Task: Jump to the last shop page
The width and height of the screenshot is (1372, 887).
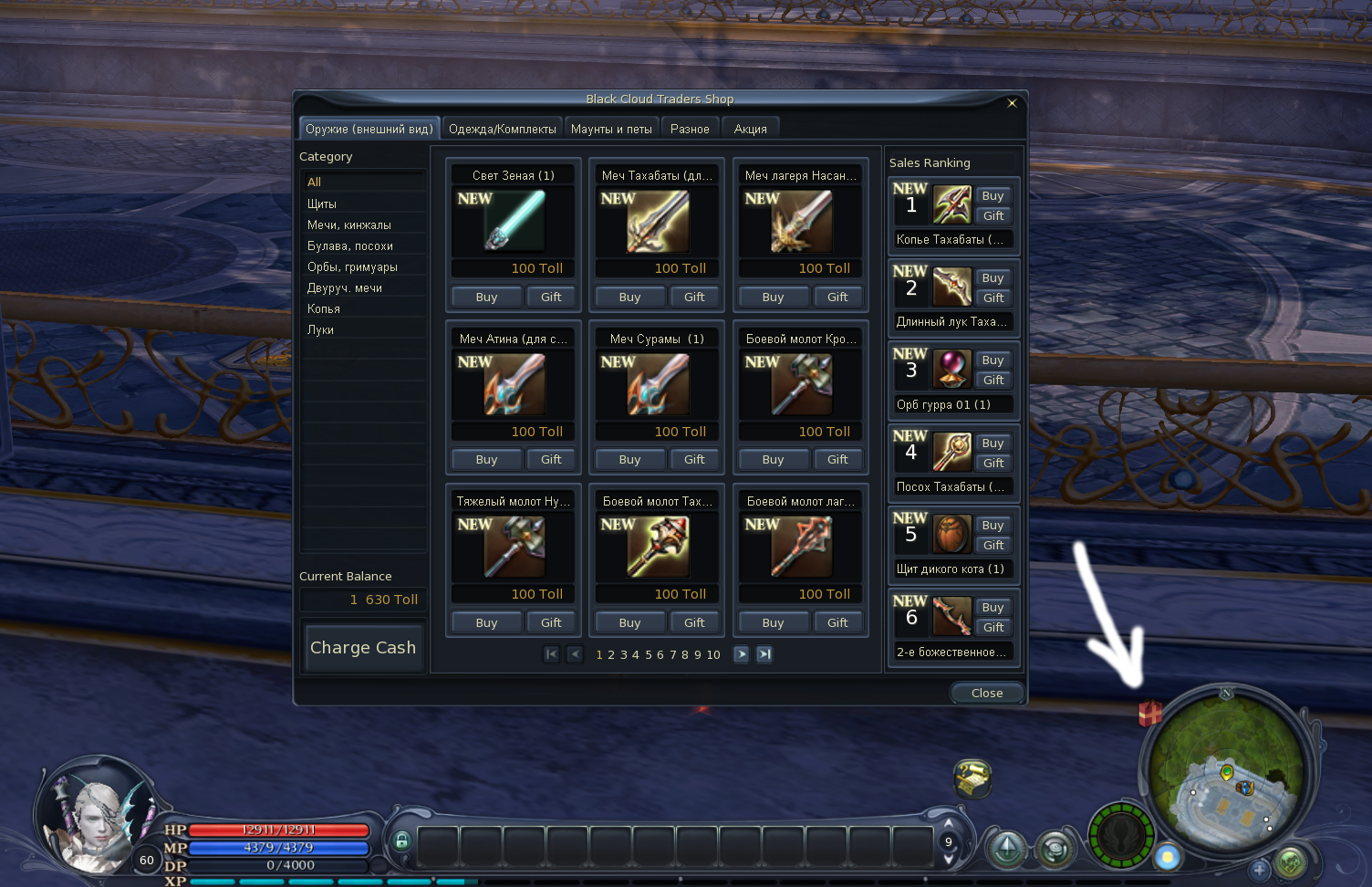Action: tap(764, 654)
